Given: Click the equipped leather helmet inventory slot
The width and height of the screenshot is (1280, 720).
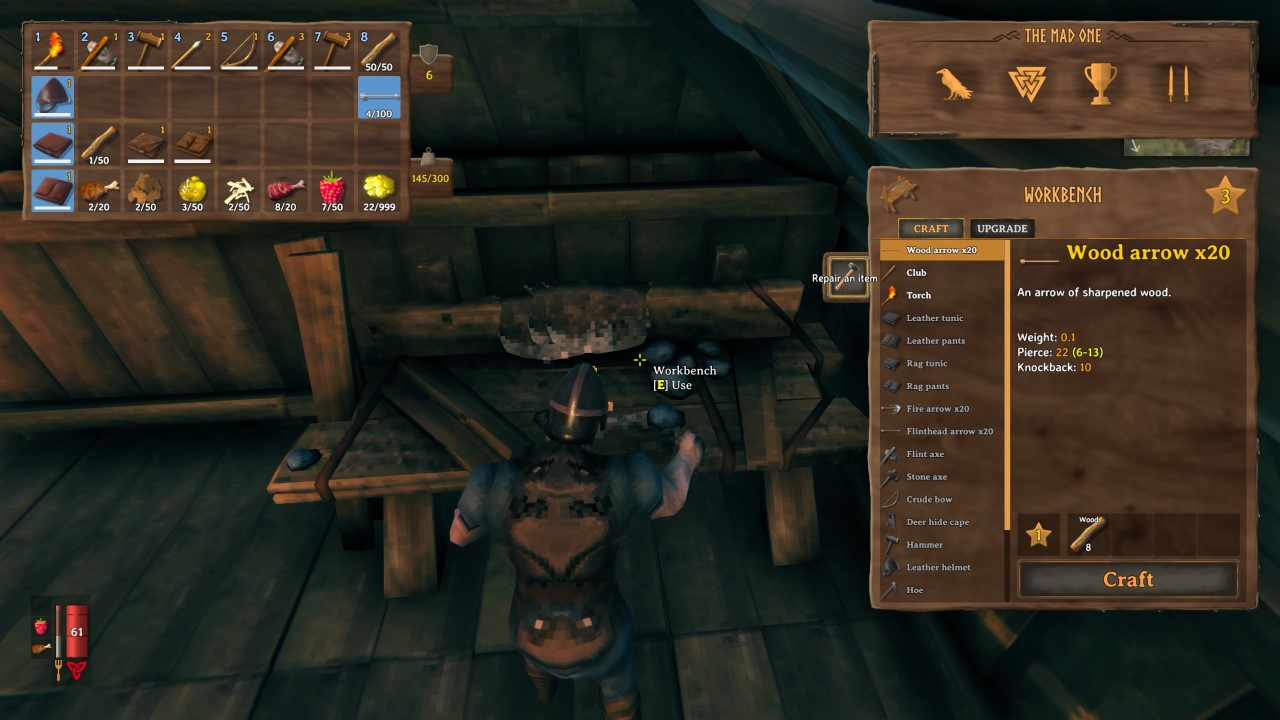Looking at the screenshot, I should click(51, 96).
